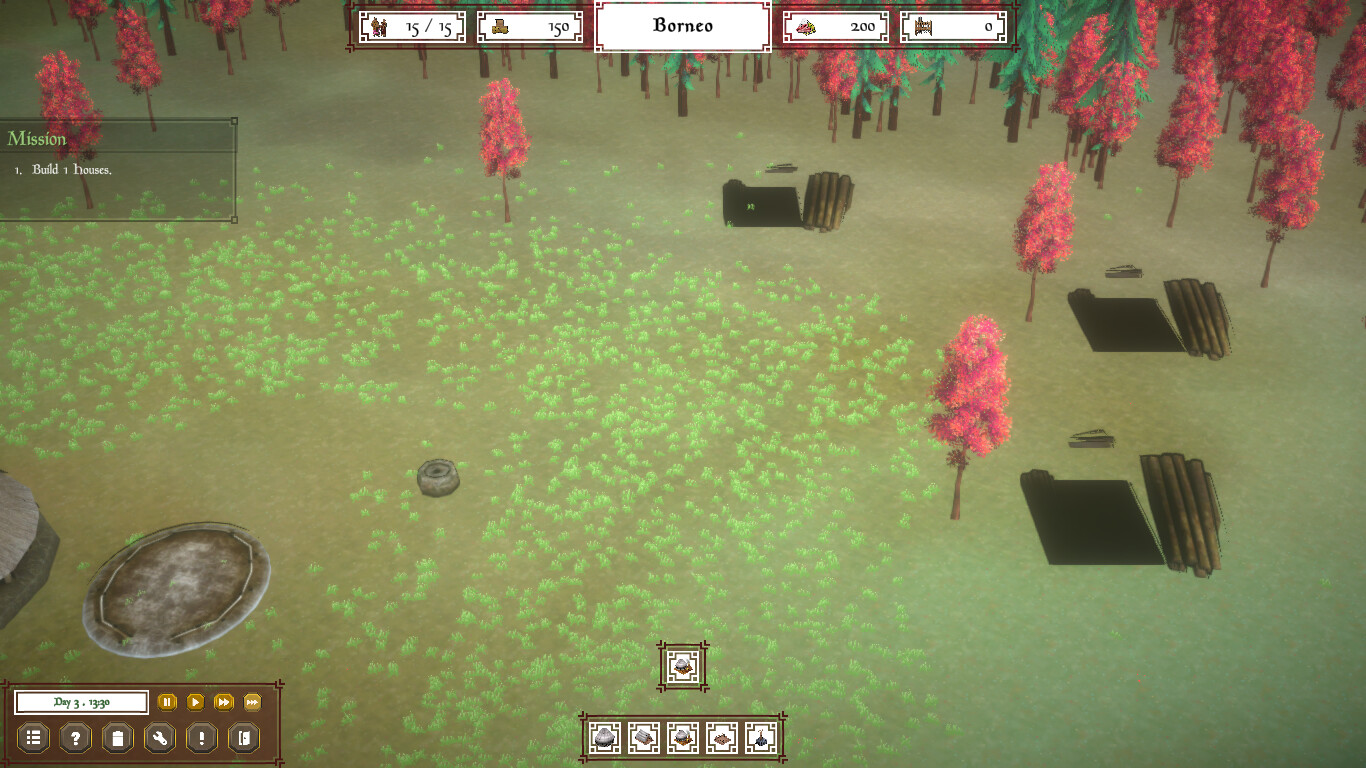
Task: Select the demolish trash icon
Action: (x=117, y=738)
